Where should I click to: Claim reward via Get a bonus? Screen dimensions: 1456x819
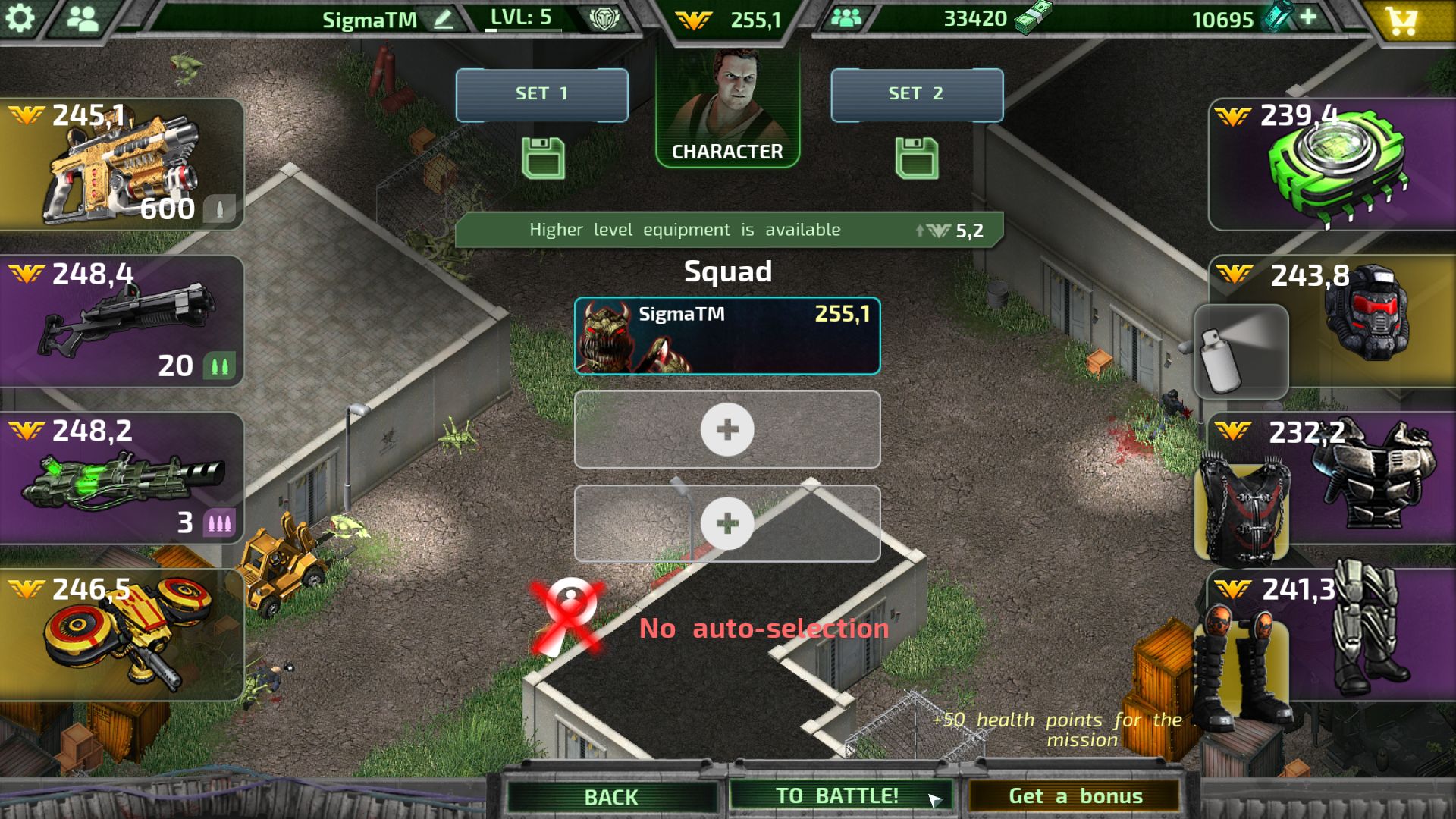coord(1075,796)
